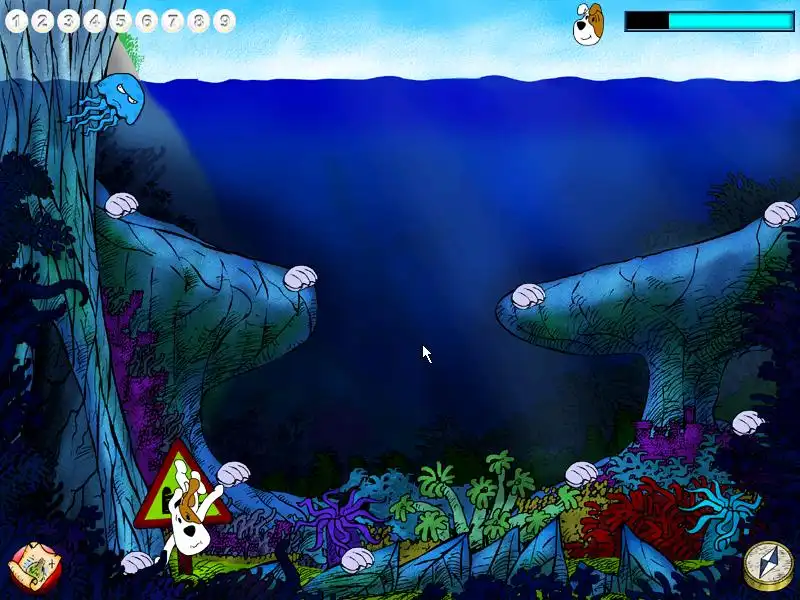Choose the number 6 bubble

(x=147, y=20)
